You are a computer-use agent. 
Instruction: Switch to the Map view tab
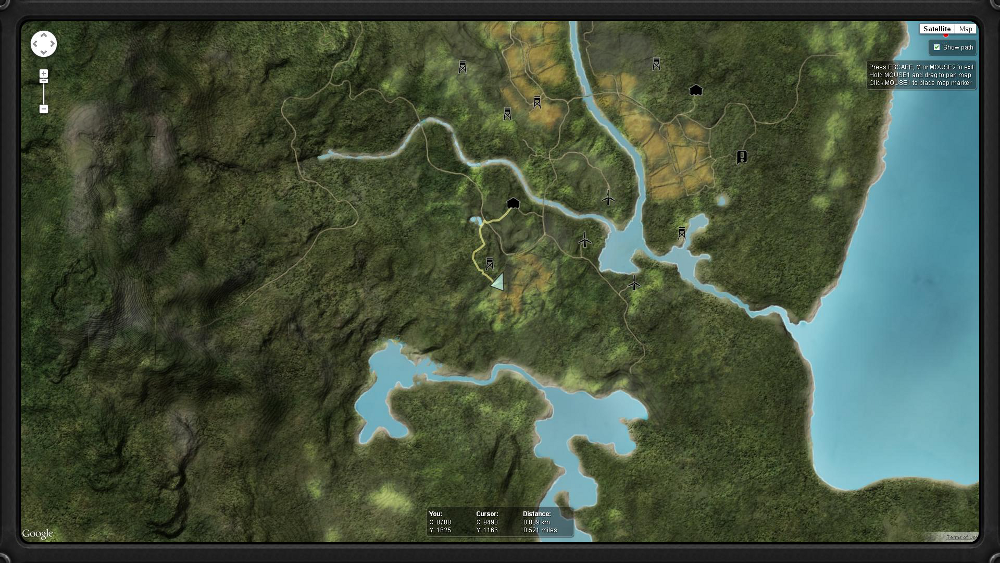coord(966,29)
